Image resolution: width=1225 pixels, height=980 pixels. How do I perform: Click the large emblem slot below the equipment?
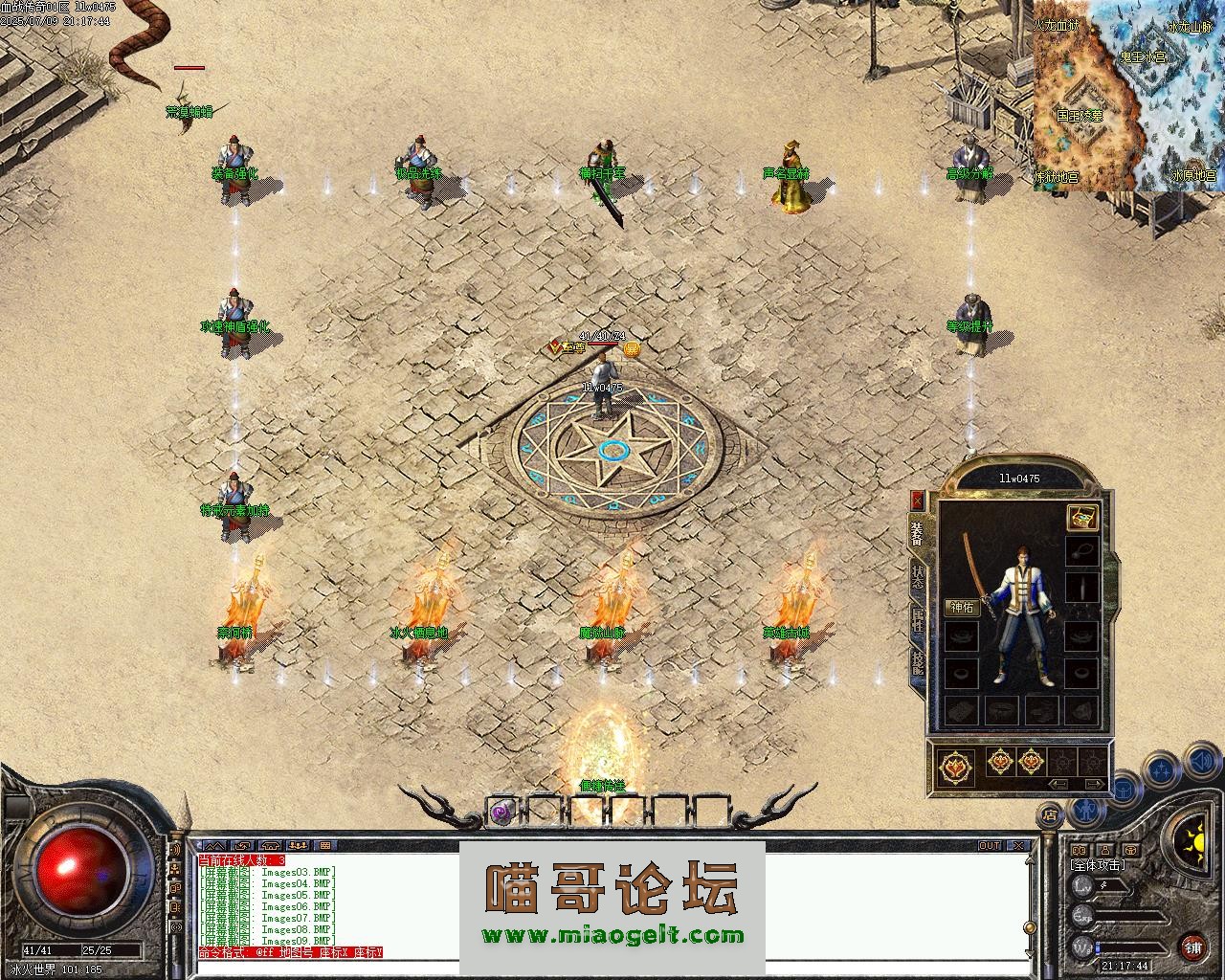click(956, 766)
